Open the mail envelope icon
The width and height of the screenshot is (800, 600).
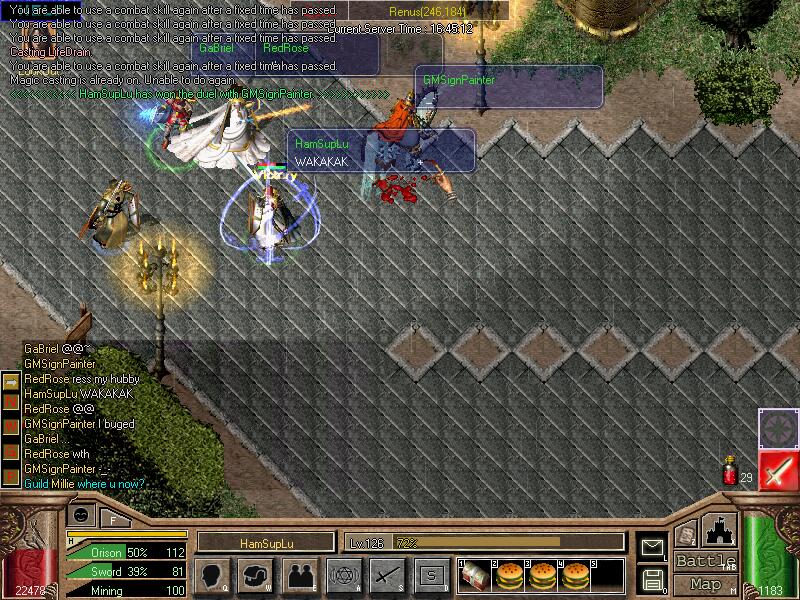click(x=653, y=546)
